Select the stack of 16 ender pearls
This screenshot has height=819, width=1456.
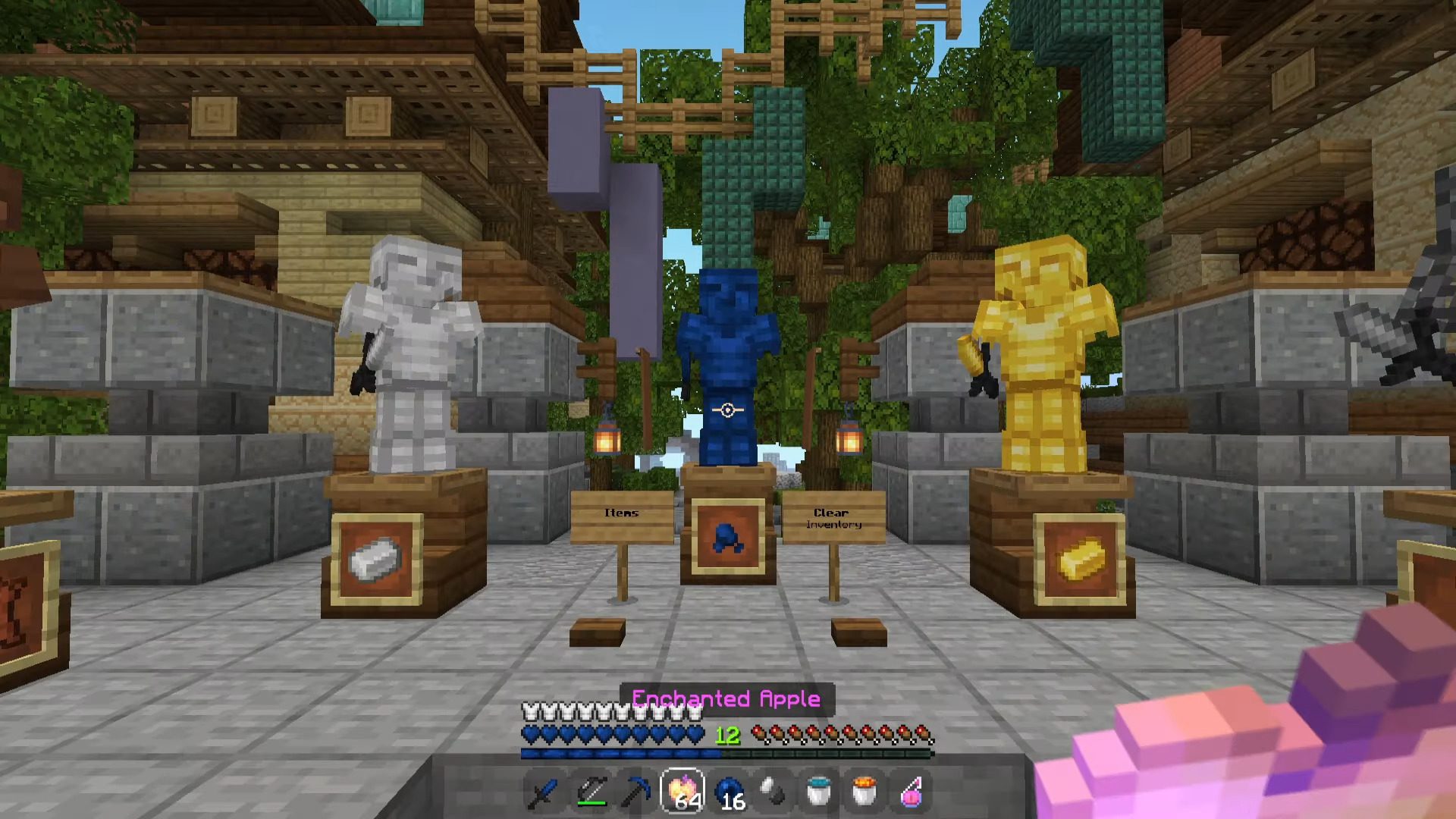pyautogui.click(x=730, y=792)
